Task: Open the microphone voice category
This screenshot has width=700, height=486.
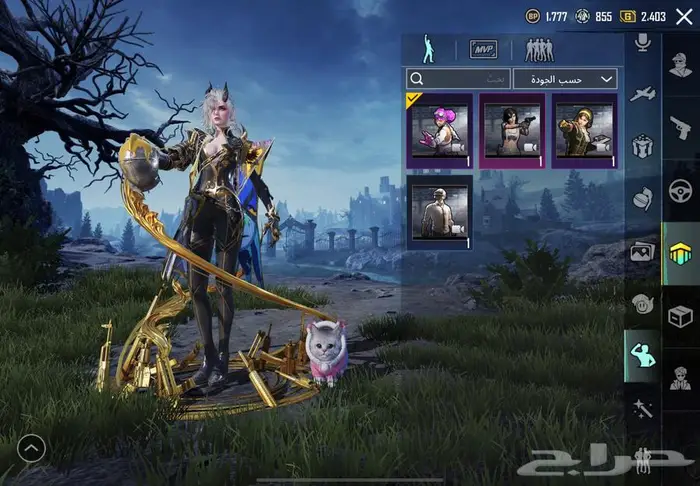Action: [x=643, y=41]
